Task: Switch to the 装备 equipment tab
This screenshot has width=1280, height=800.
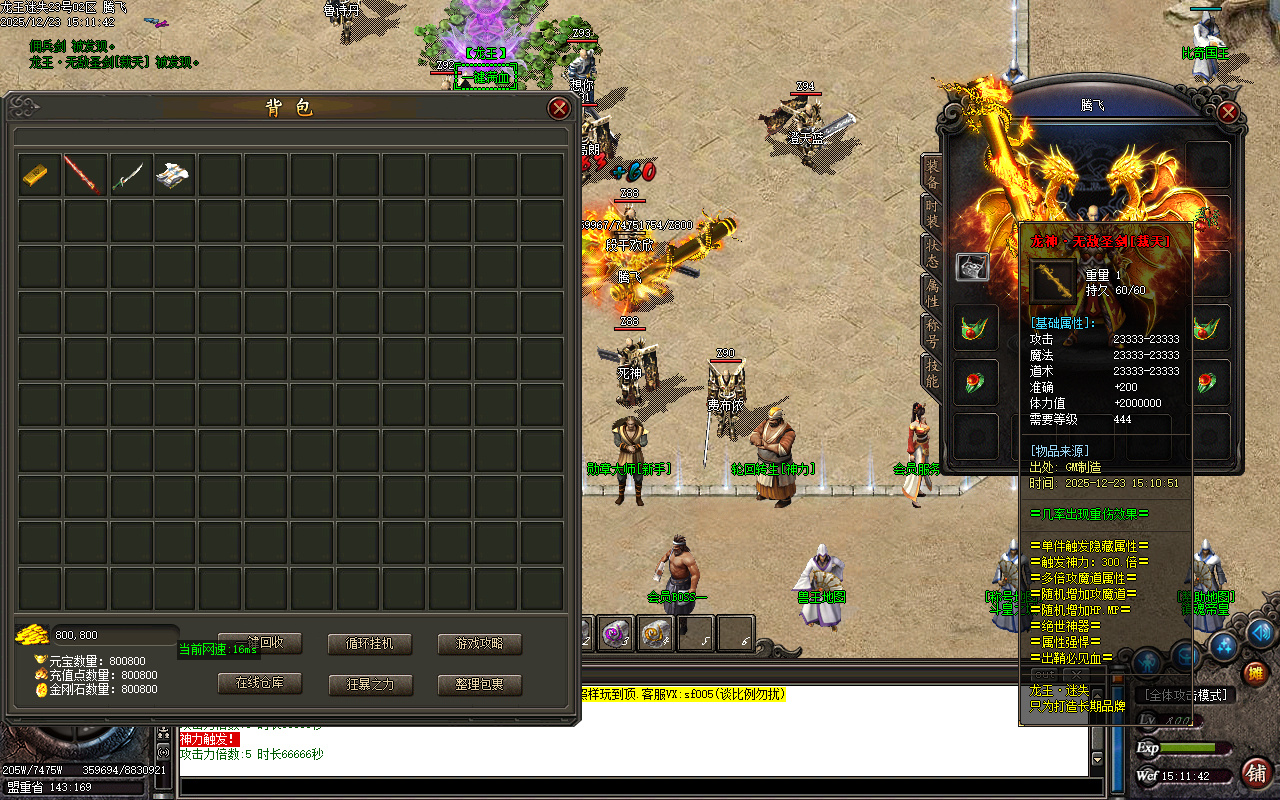Action: point(931,176)
